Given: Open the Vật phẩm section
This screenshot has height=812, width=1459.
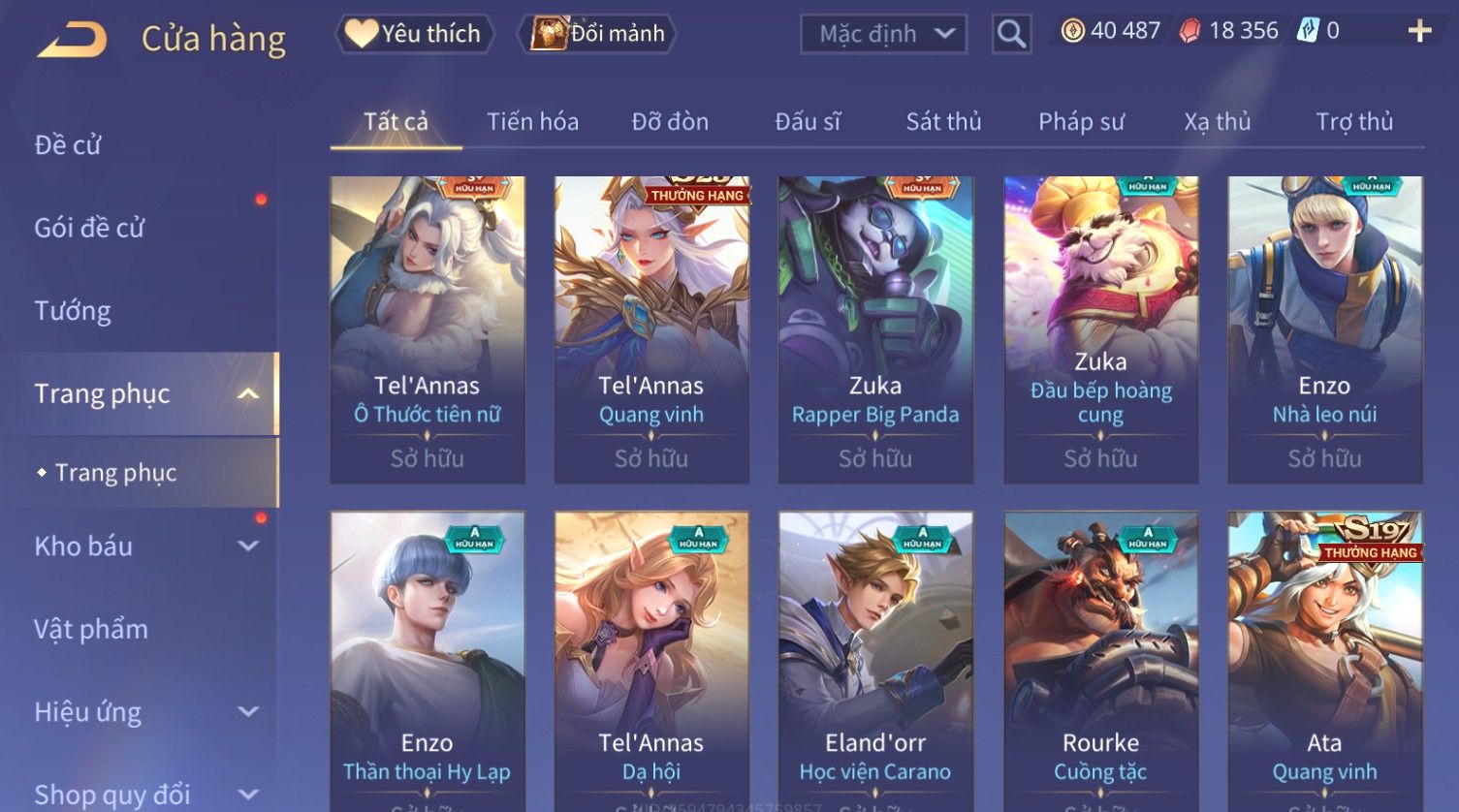Looking at the screenshot, I should tap(91, 630).
